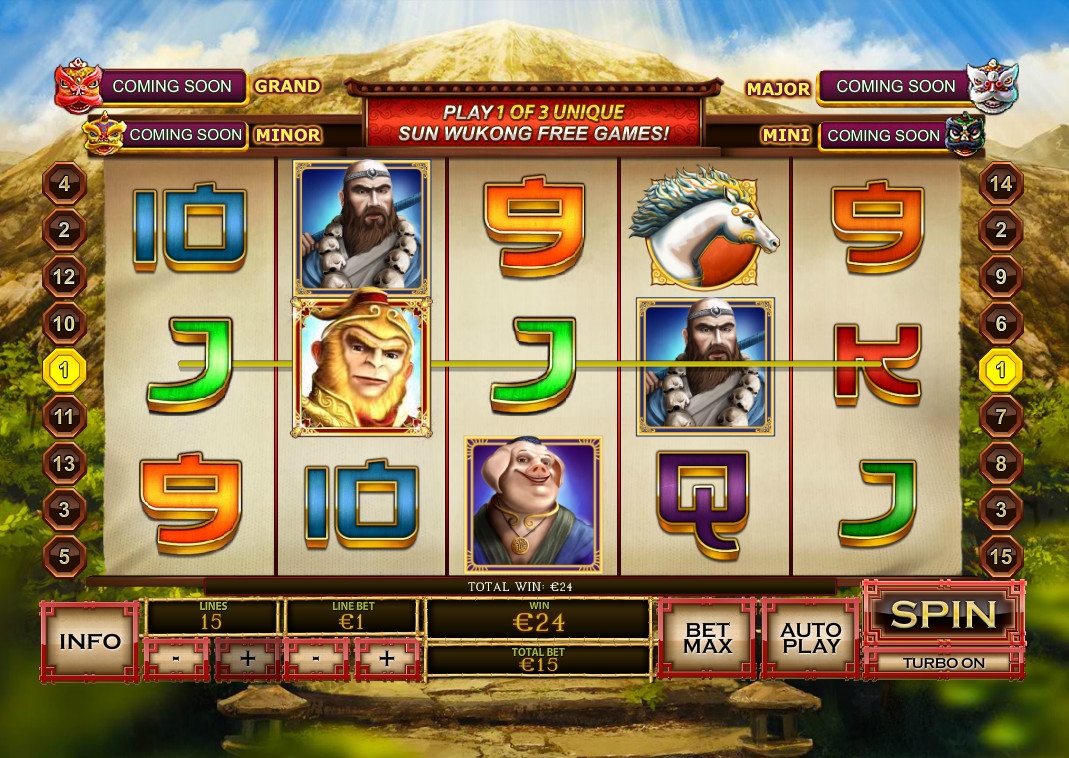Toggle the Turbo On mode
Viewport: 1069px width, 758px height.
coord(944,662)
